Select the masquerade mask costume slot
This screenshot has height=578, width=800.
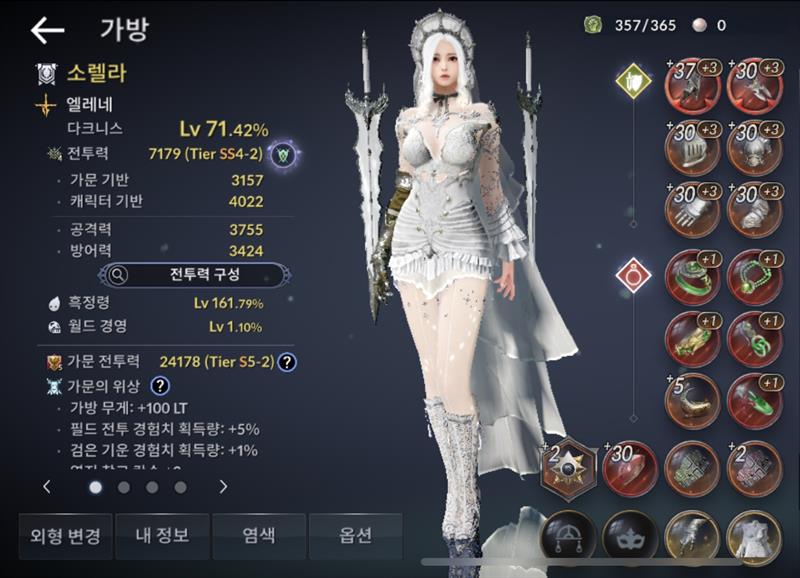[630, 537]
